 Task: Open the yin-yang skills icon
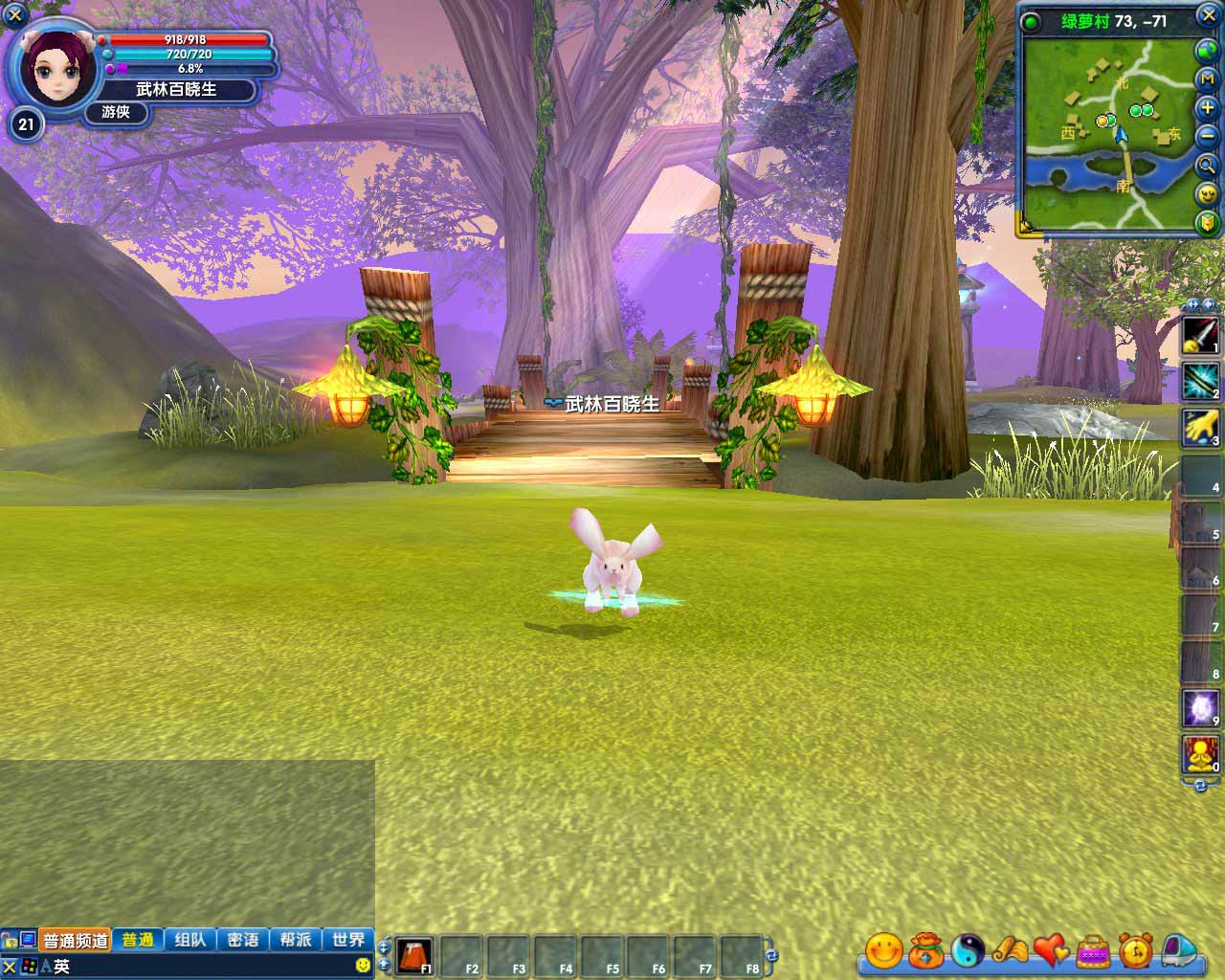[968, 950]
